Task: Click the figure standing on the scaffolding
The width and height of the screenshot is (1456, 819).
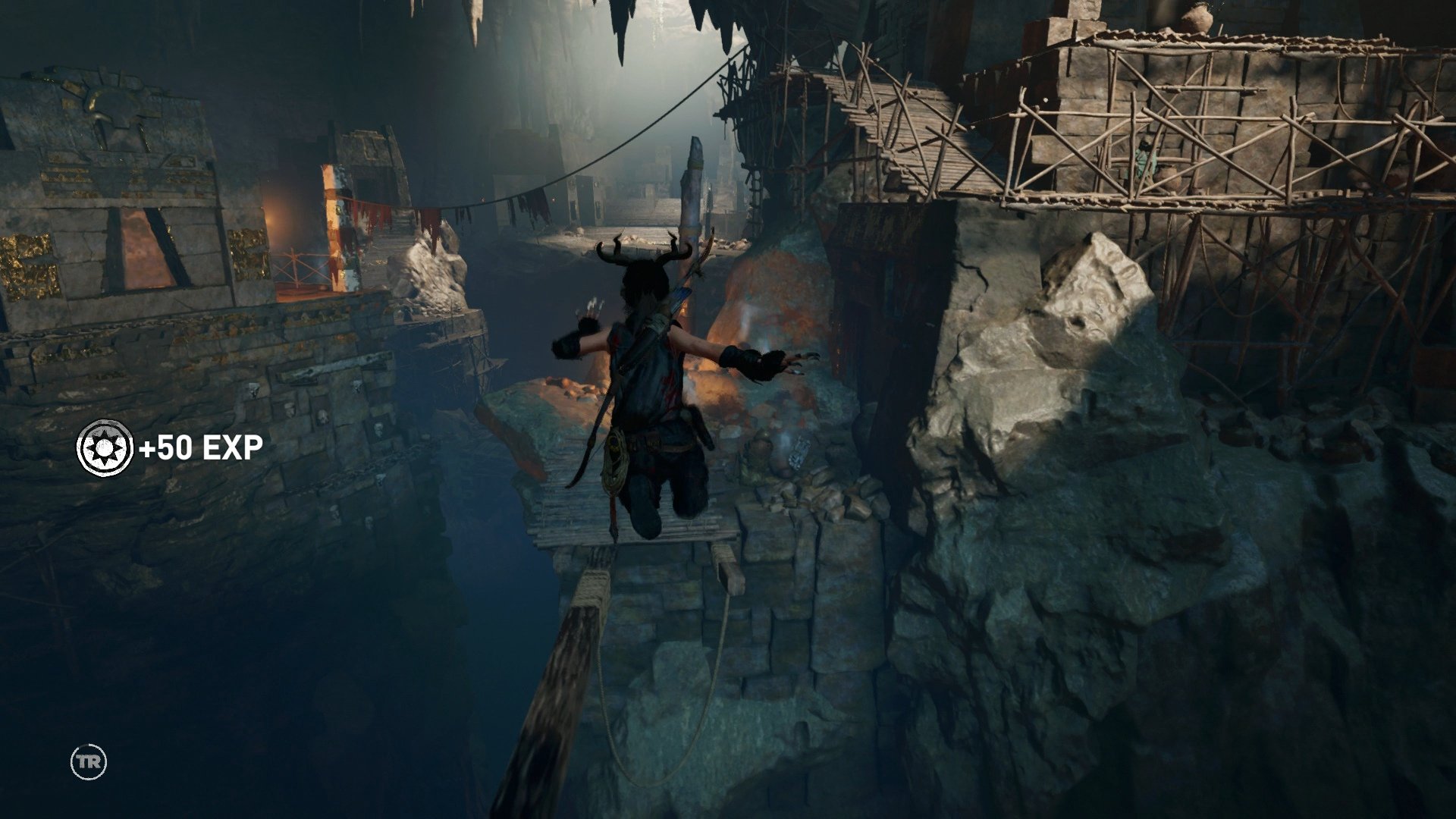Action: 1141,159
